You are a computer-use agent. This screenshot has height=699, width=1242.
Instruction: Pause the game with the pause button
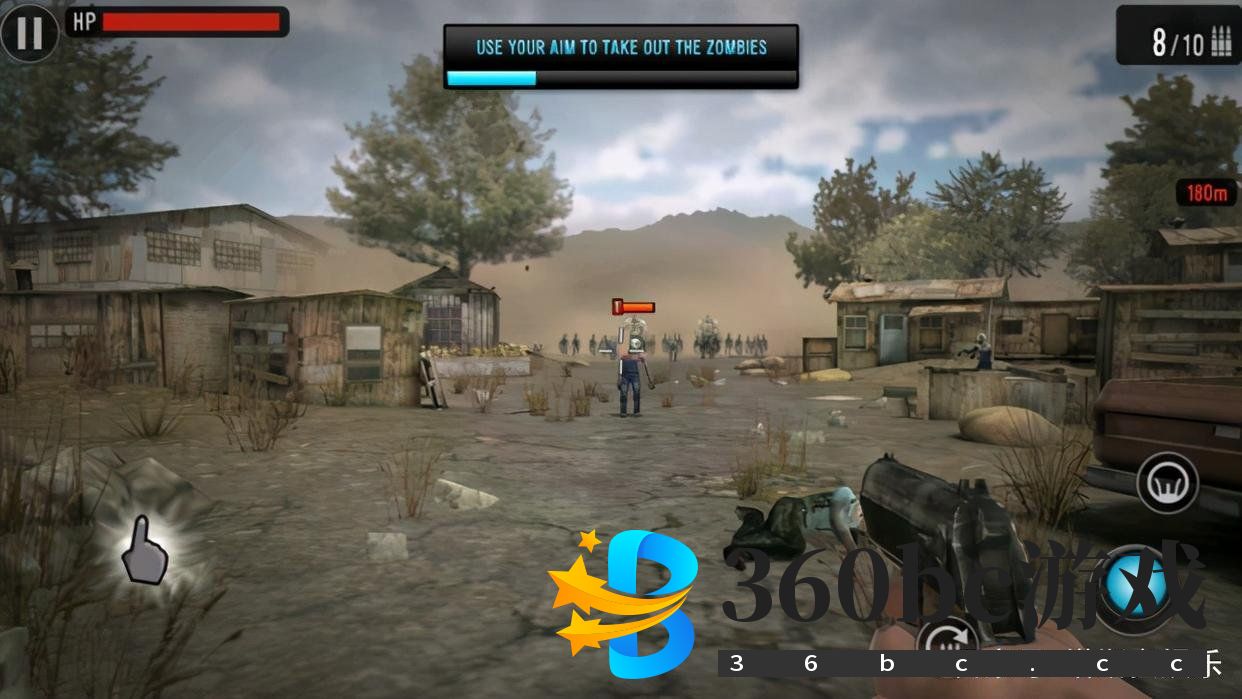point(29,32)
